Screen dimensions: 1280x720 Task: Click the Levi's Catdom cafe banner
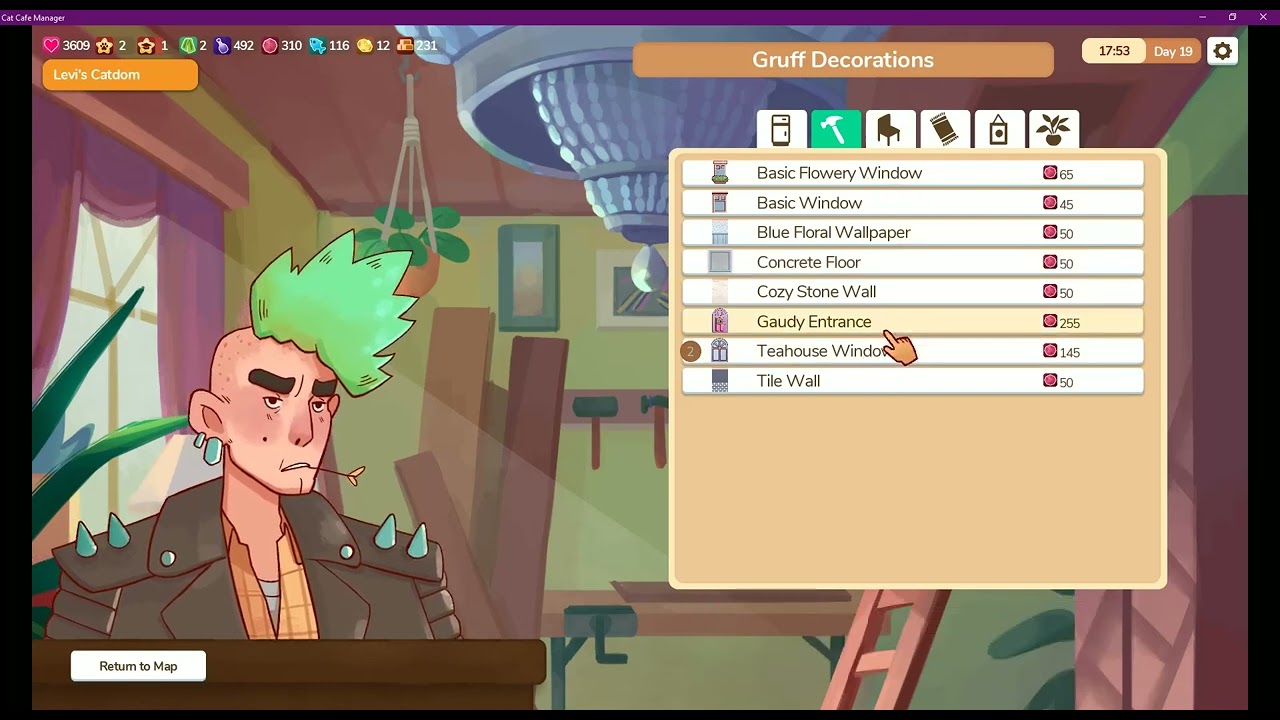coord(120,75)
